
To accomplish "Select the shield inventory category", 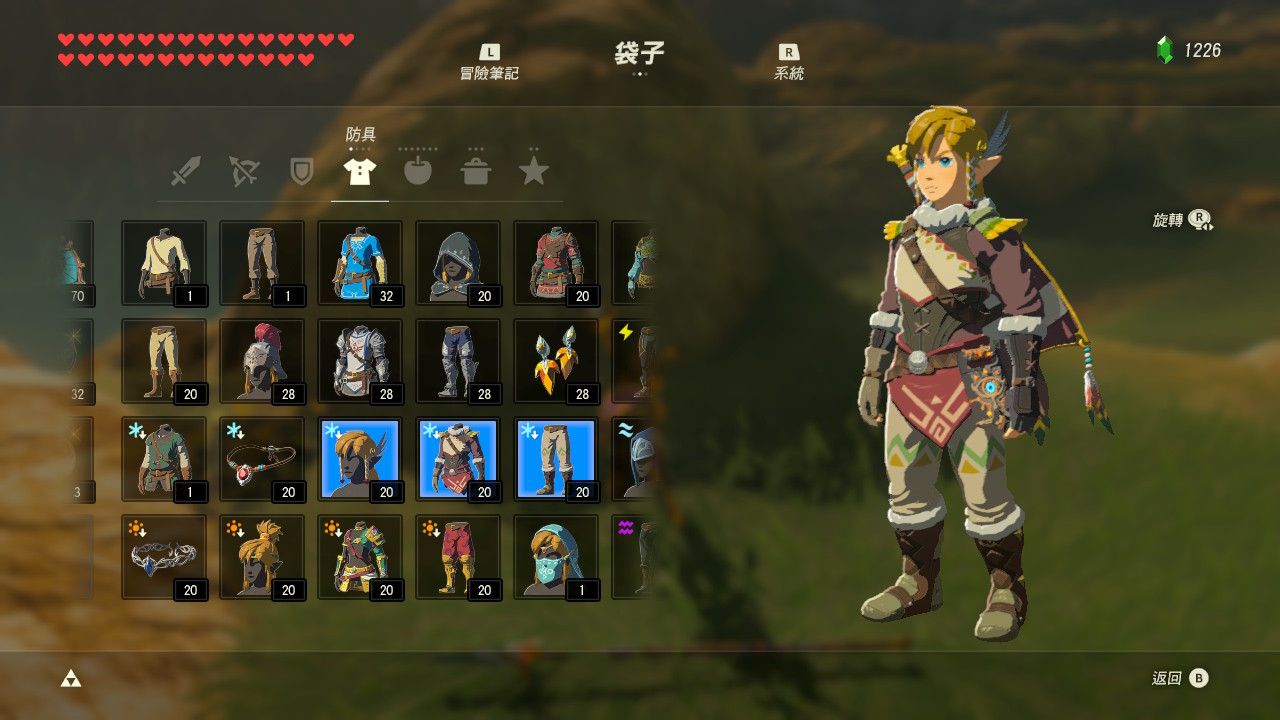I will [x=300, y=170].
